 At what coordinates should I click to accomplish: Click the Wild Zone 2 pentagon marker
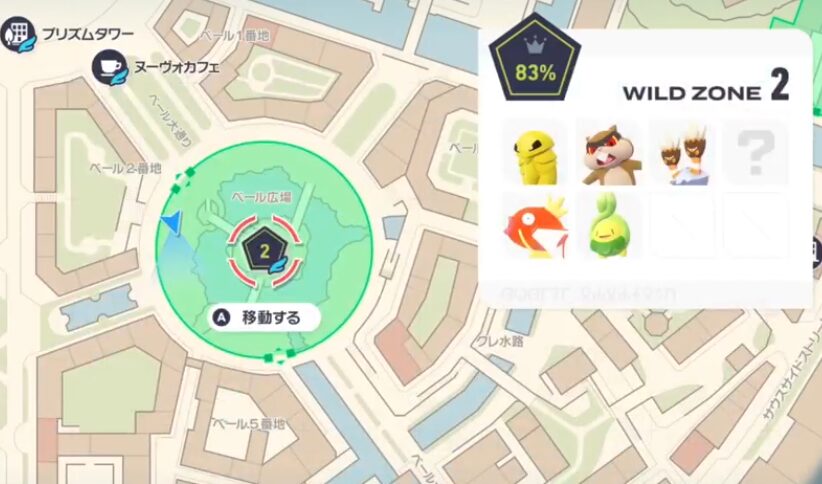265,251
